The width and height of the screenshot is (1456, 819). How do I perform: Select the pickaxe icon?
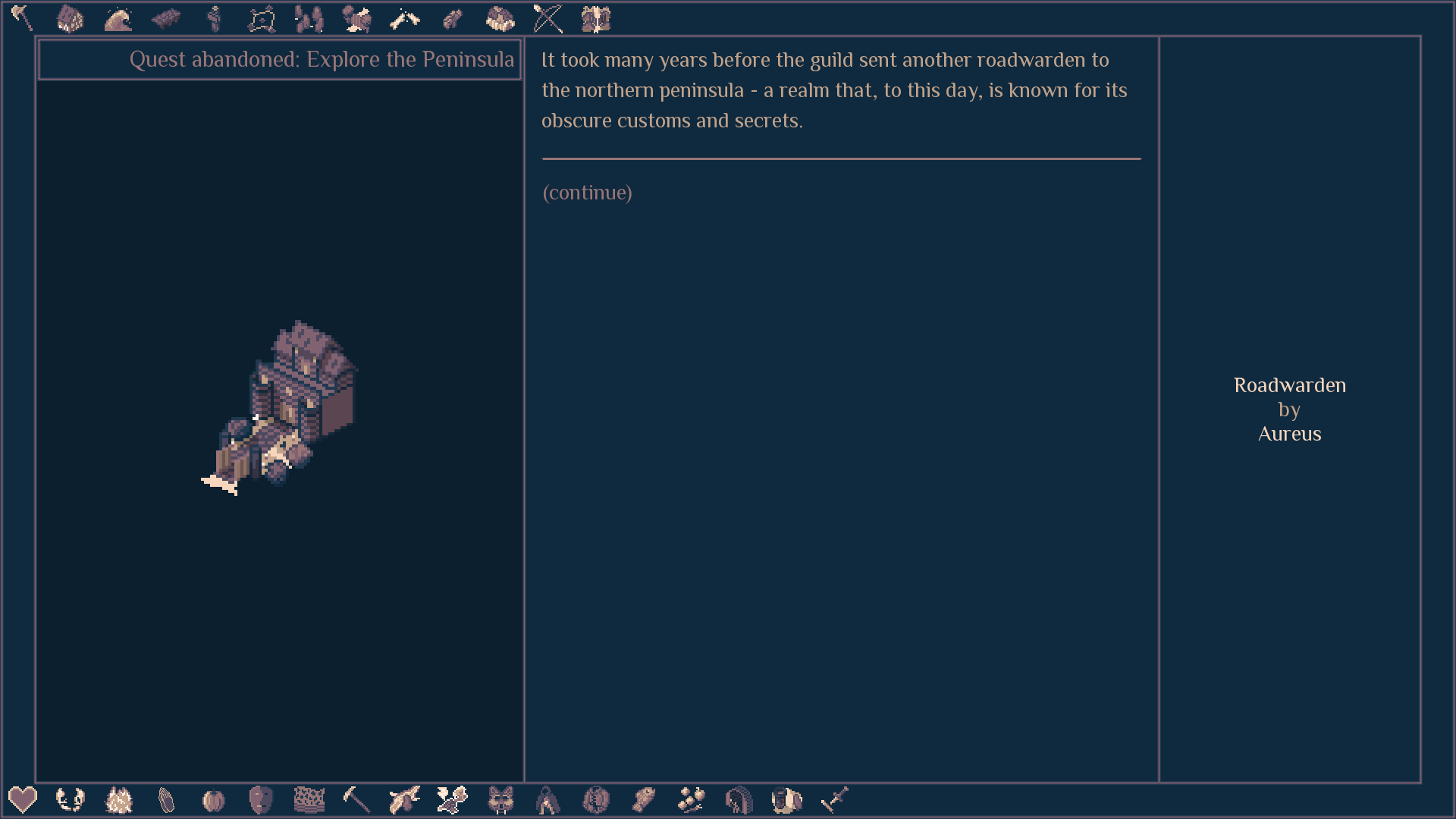(356, 800)
